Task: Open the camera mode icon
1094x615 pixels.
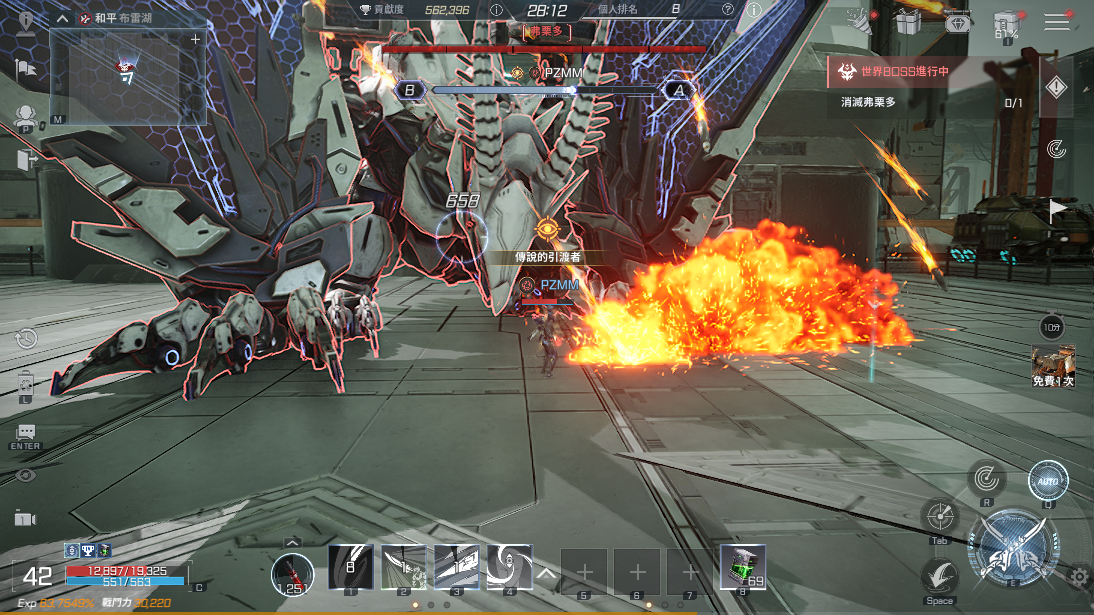Action: (25, 518)
